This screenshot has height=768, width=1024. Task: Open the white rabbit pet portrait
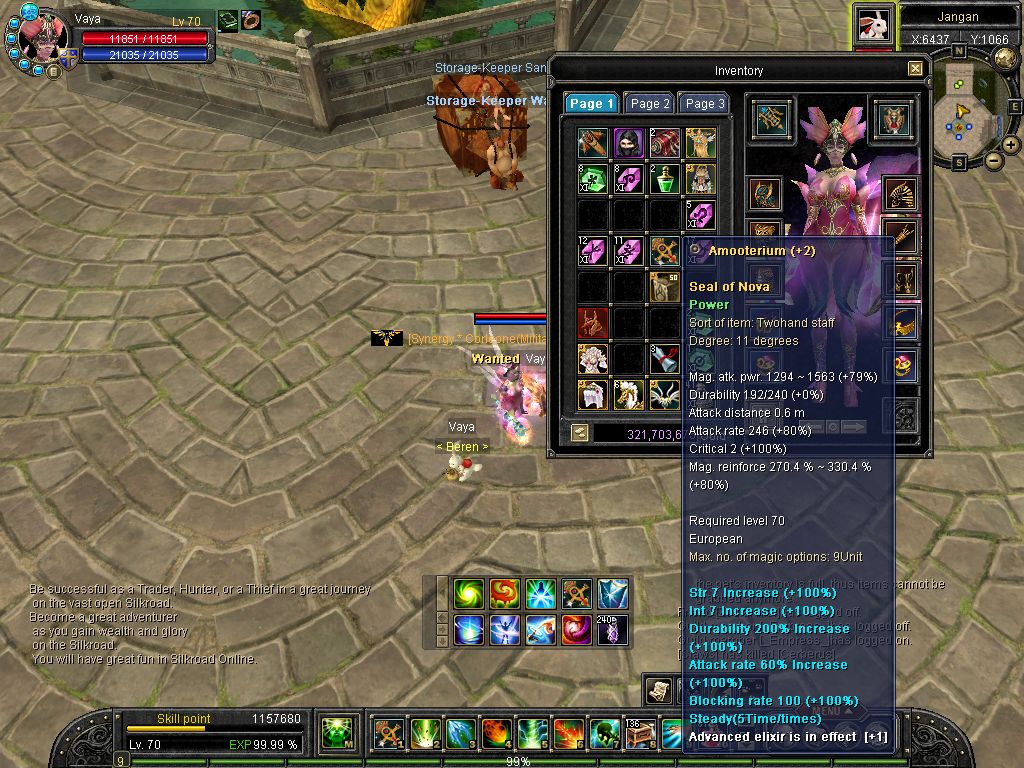point(873,25)
